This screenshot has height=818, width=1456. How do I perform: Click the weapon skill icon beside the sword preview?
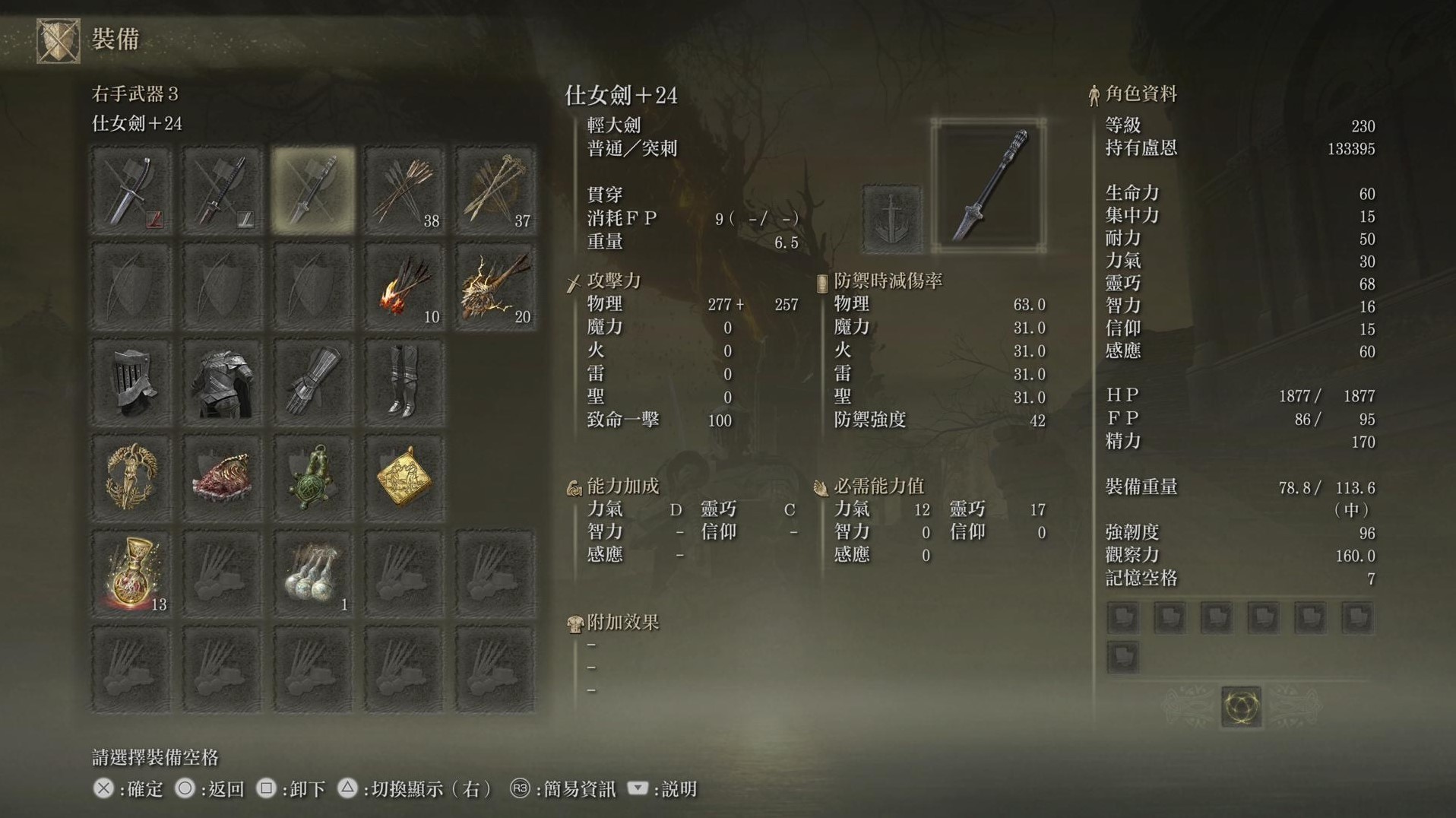893,219
